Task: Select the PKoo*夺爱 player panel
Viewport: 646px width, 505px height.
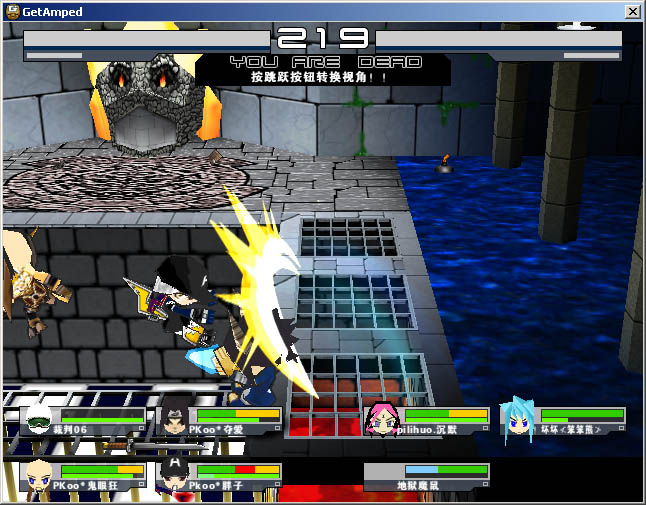Action: (220, 421)
